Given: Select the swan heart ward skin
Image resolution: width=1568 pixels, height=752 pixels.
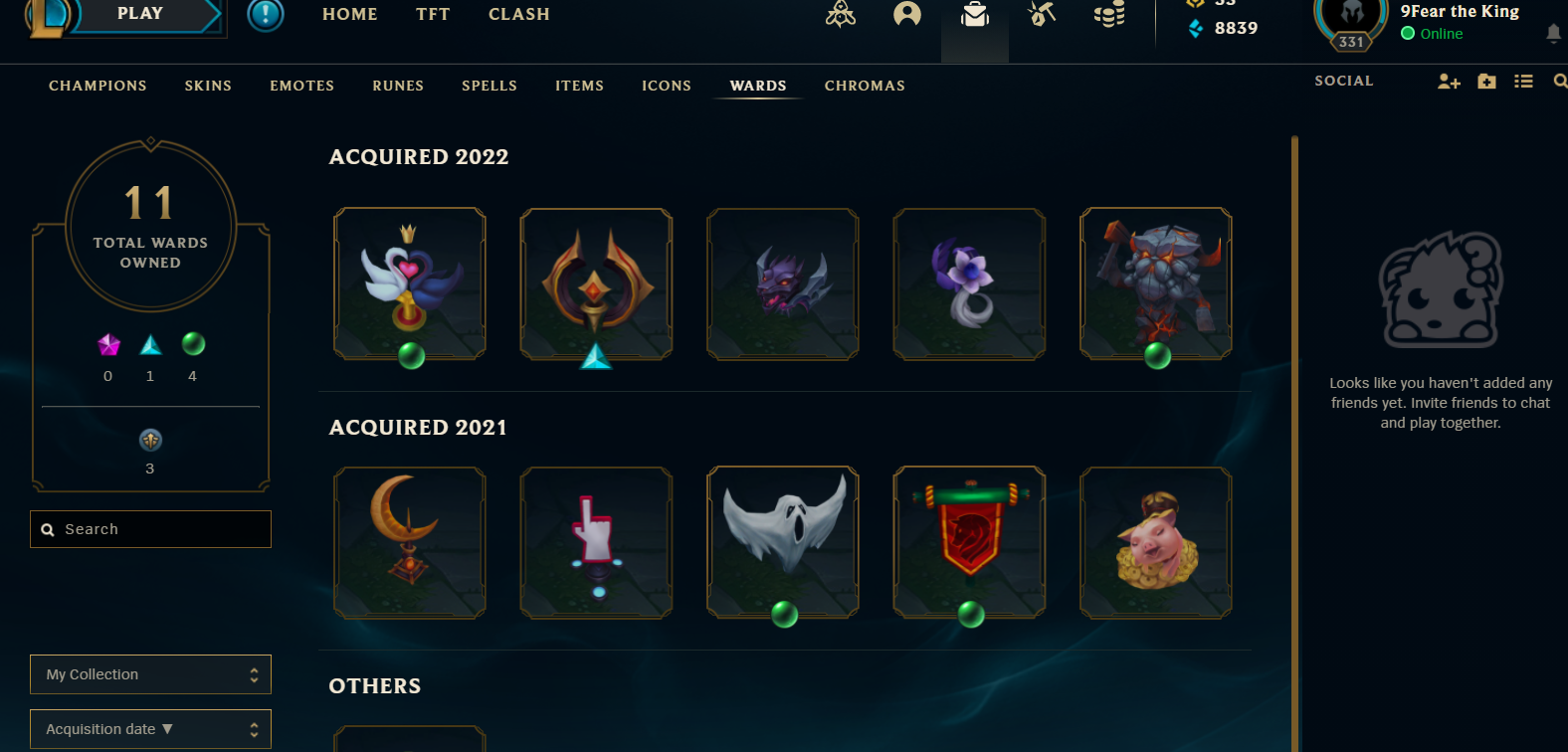Looking at the screenshot, I should tap(410, 283).
